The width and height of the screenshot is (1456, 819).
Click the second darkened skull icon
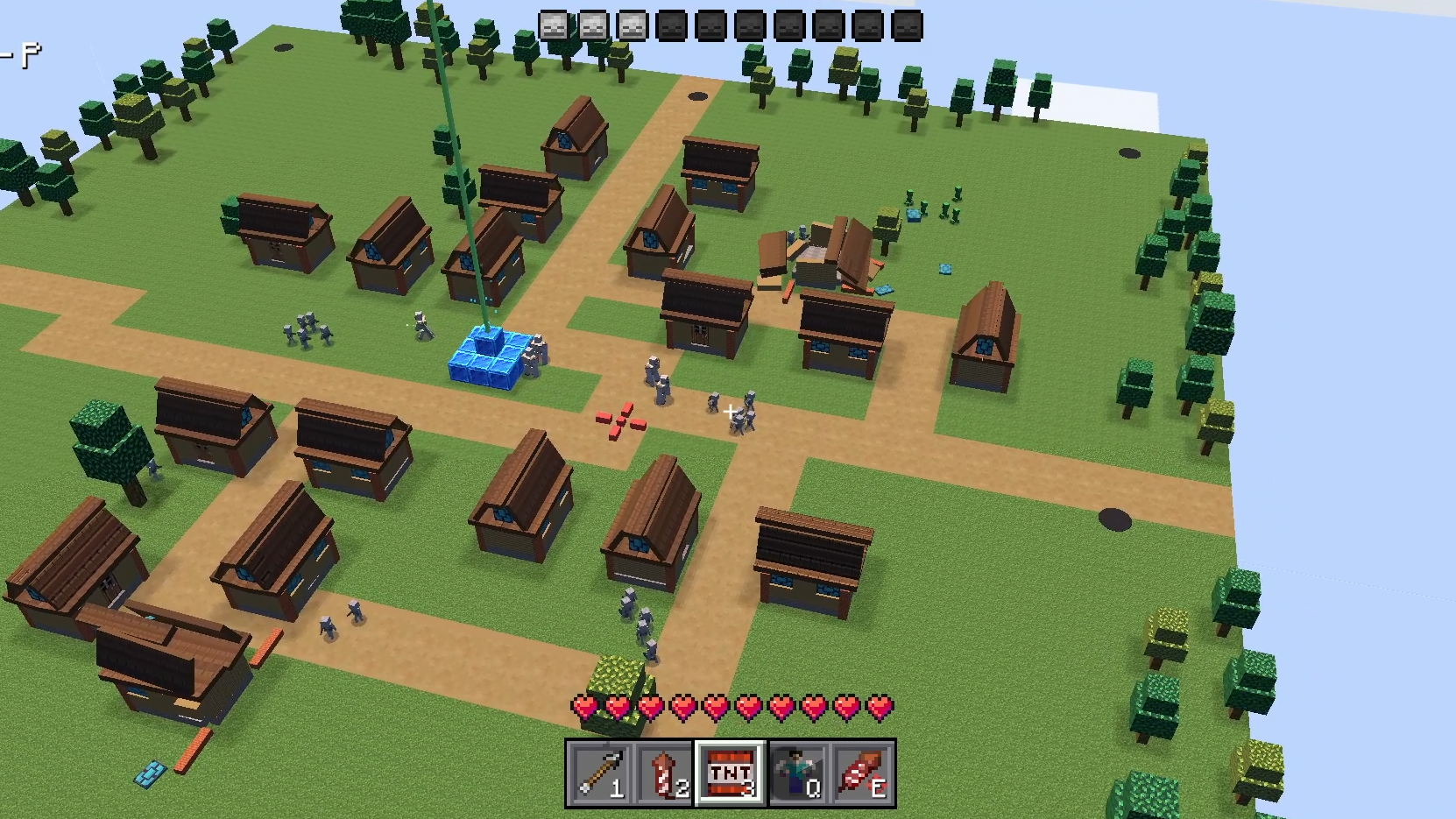point(708,26)
